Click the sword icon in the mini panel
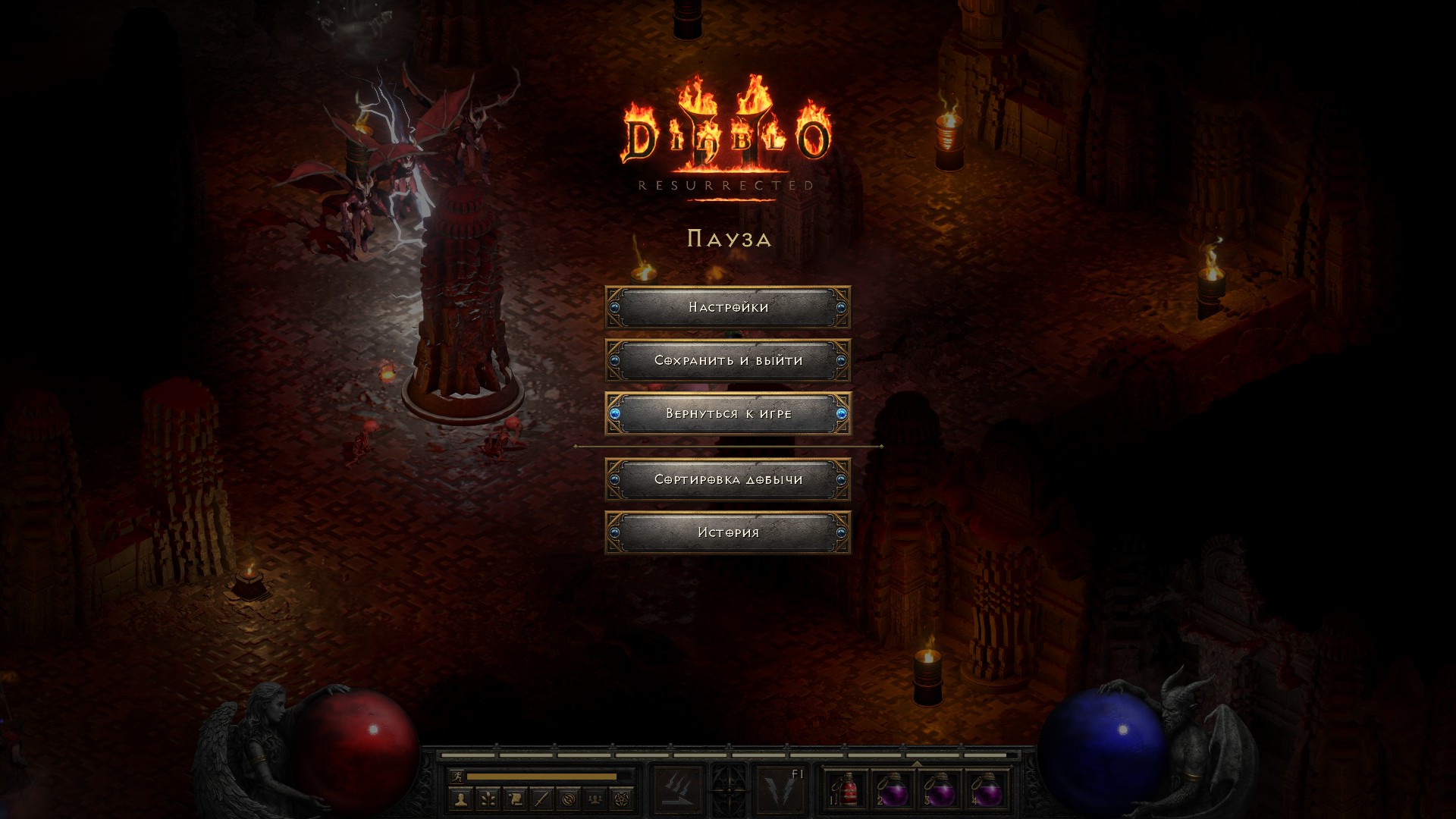 tap(541, 799)
